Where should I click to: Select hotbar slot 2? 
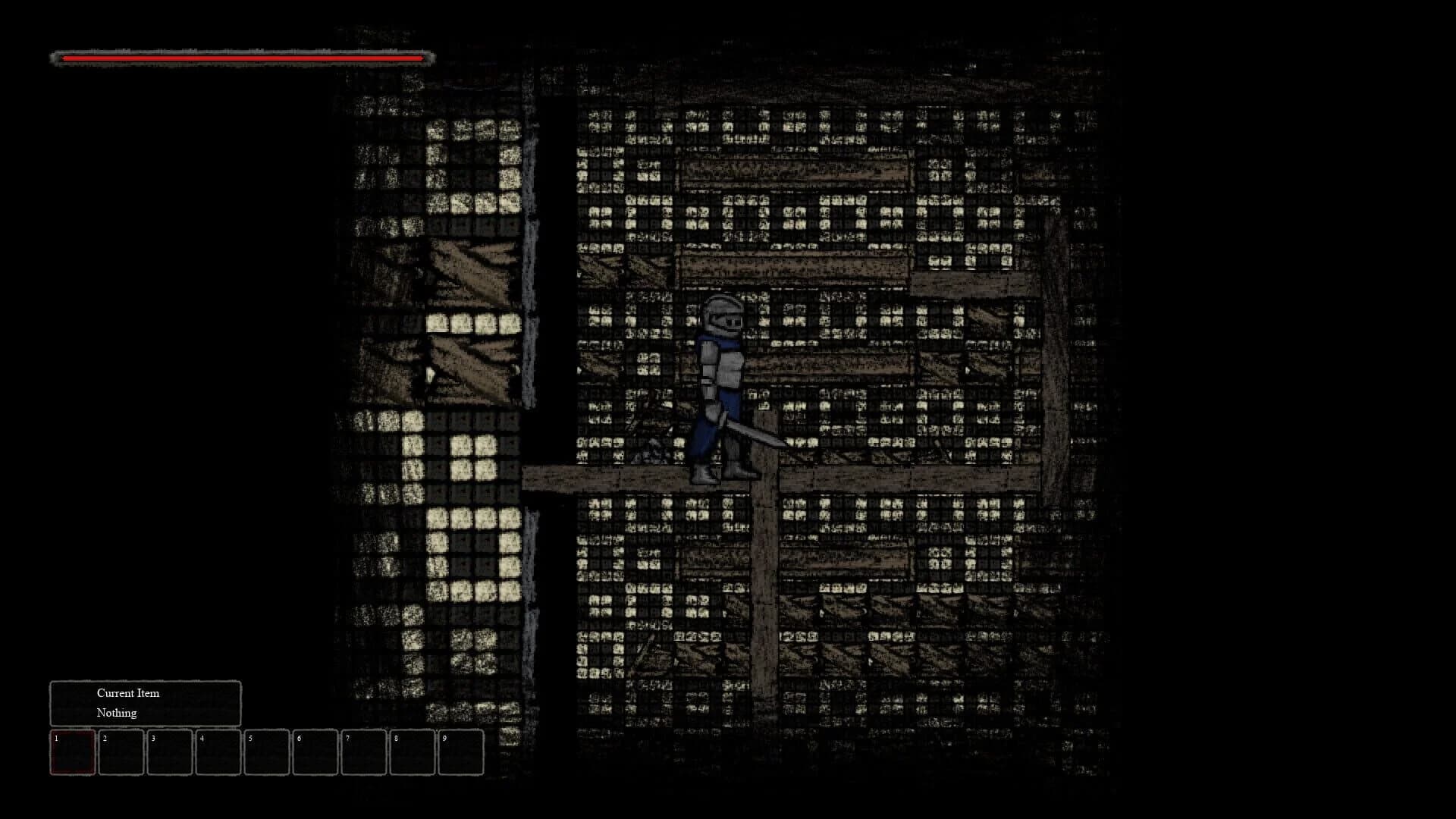121,752
